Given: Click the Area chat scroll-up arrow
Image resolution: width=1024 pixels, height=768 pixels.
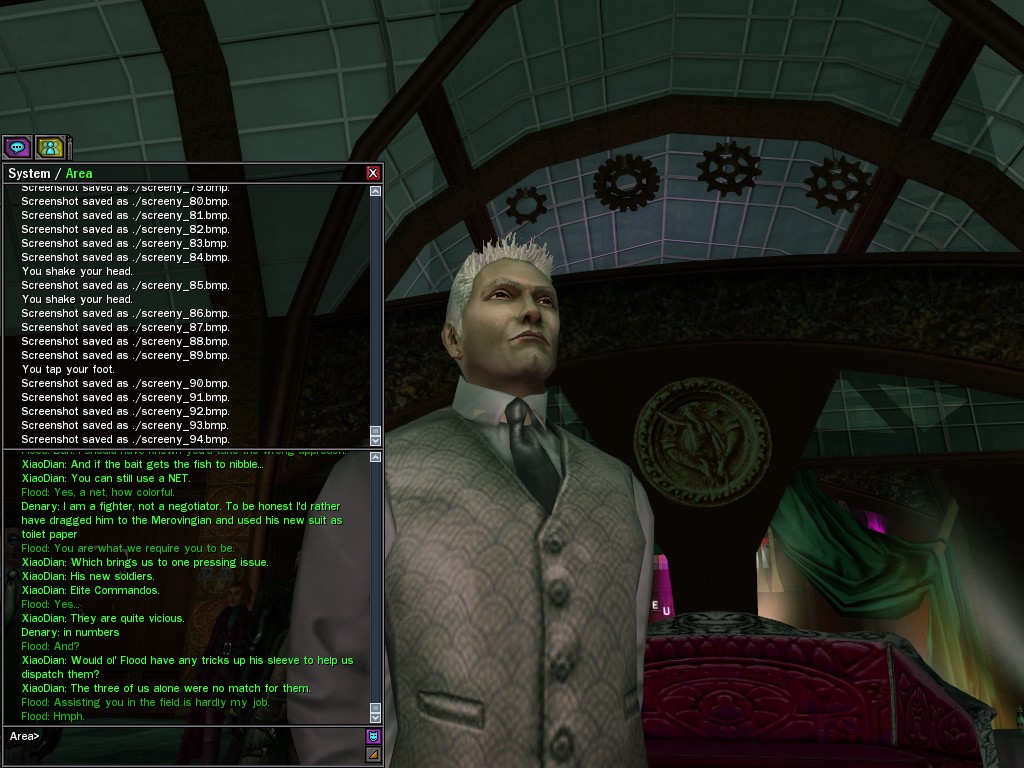Looking at the screenshot, I should [x=376, y=458].
